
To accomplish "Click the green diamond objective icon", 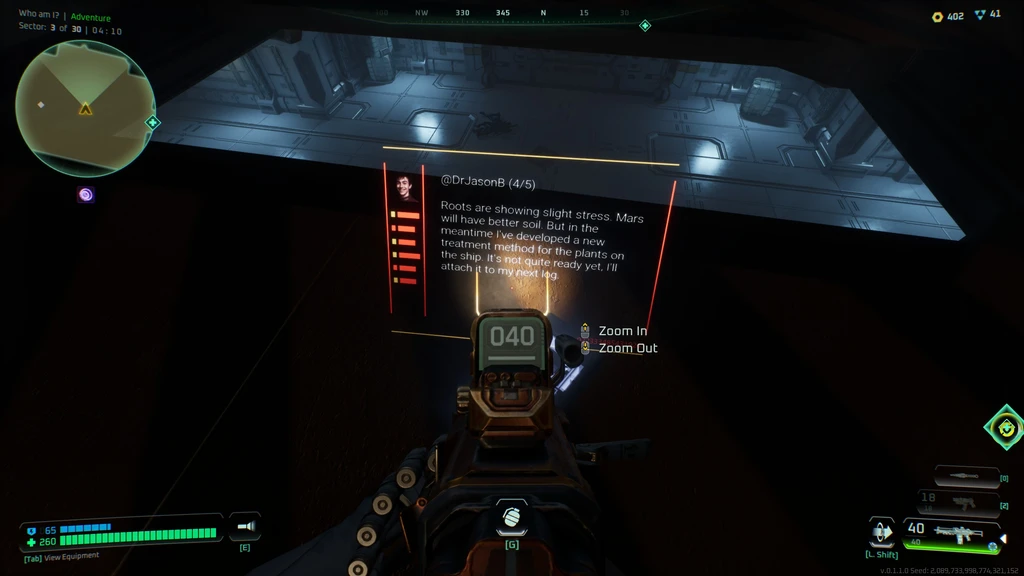I will point(1005,428).
